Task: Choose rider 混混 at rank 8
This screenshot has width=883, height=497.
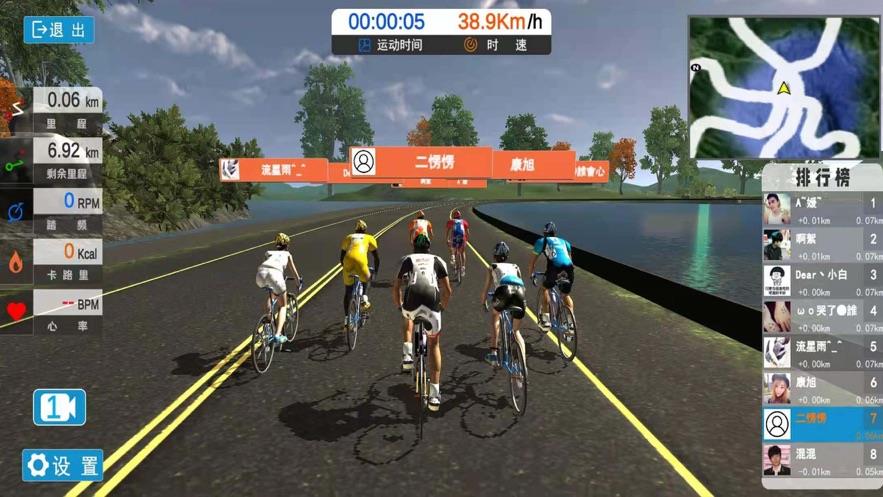Action: pos(822,460)
